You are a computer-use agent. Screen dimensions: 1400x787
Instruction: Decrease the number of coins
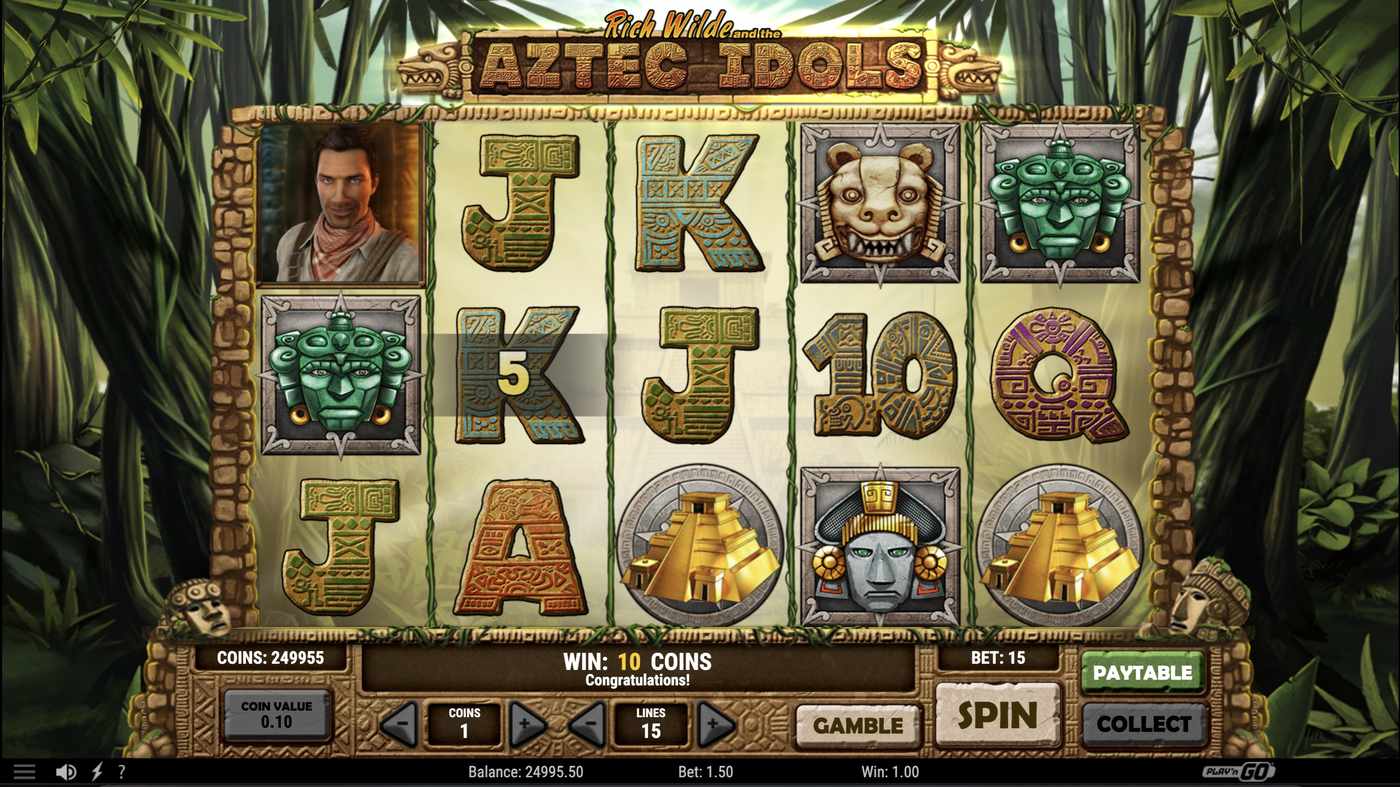coord(400,723)
